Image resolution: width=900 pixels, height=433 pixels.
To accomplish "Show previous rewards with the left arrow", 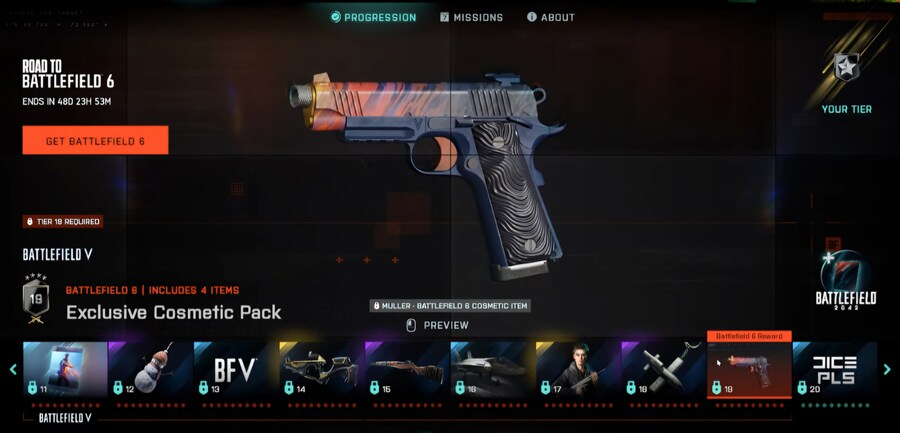I will click(x=13, y=370).
